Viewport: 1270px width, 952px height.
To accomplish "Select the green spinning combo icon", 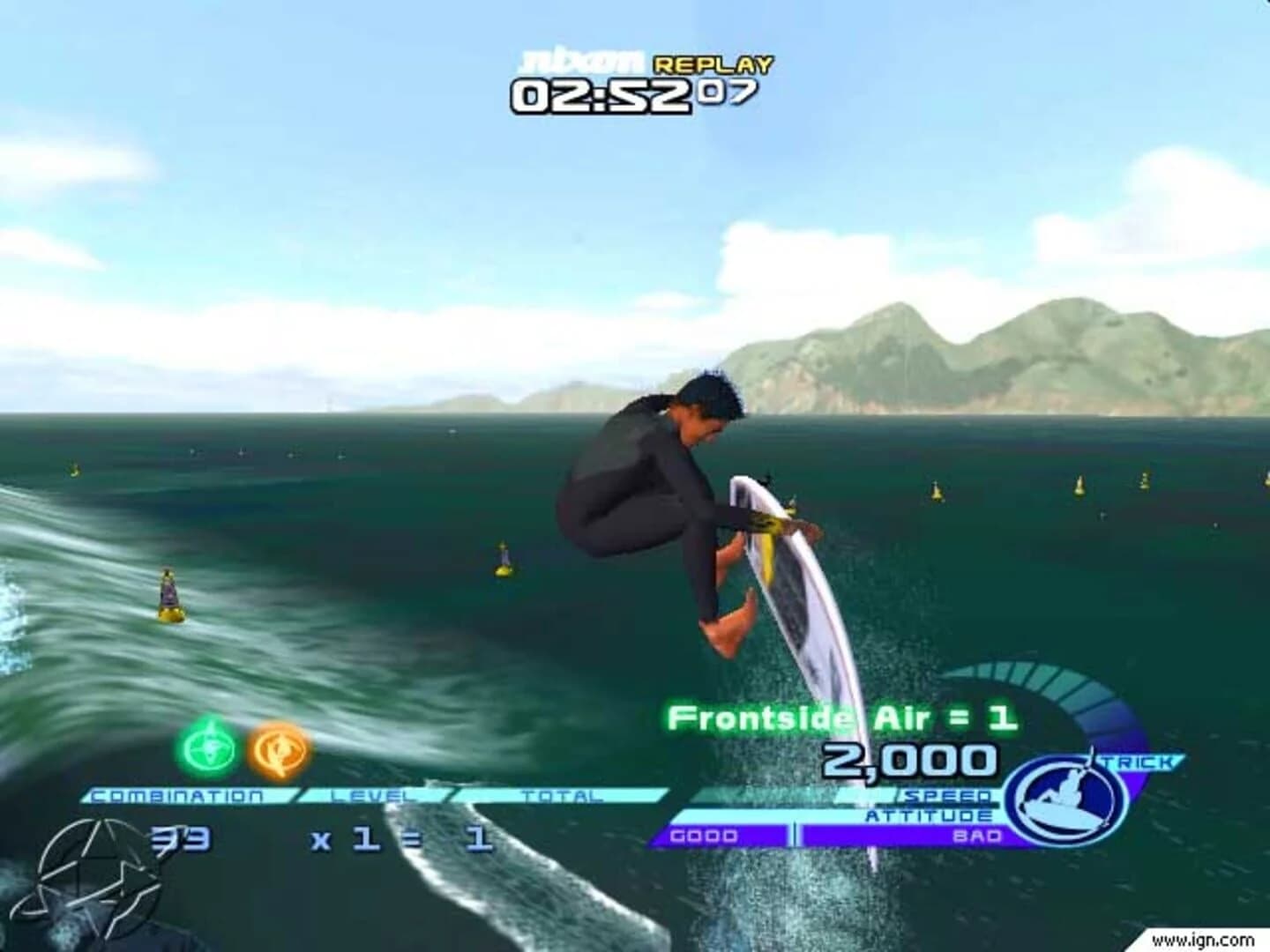I will (x=207, y=749).
